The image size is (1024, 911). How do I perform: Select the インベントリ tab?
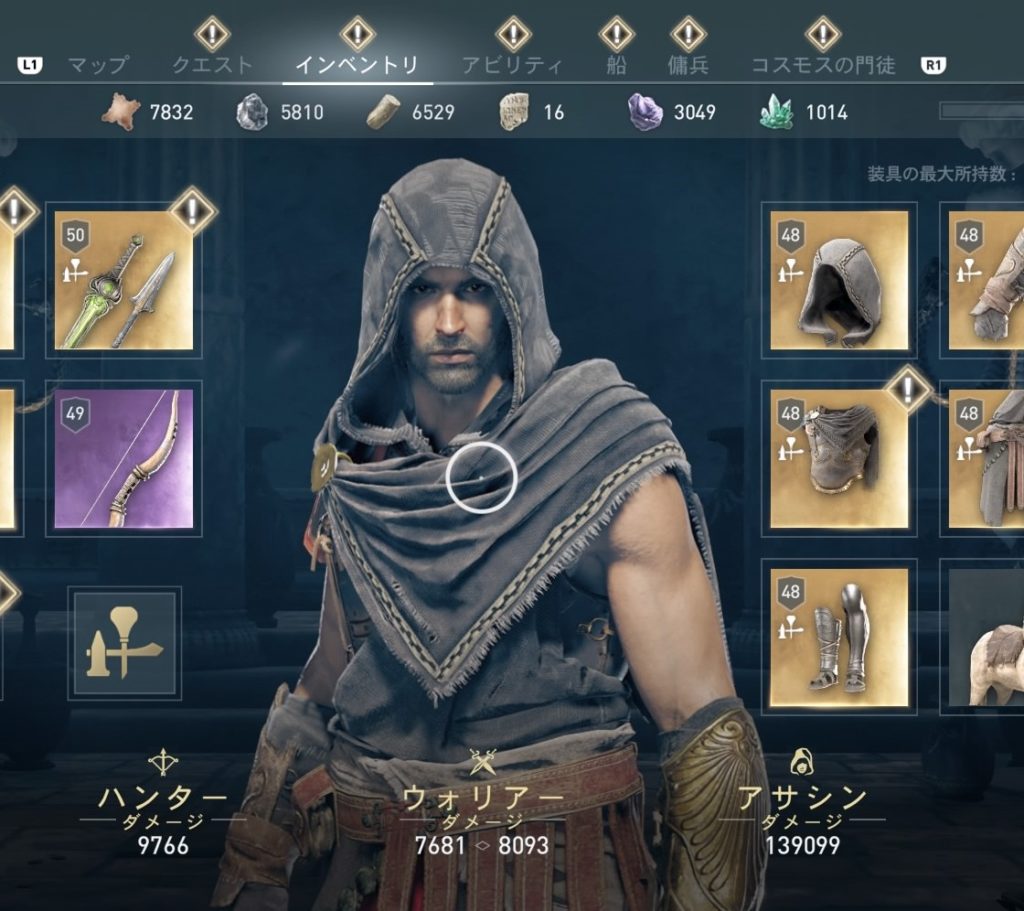click(357, 66)
